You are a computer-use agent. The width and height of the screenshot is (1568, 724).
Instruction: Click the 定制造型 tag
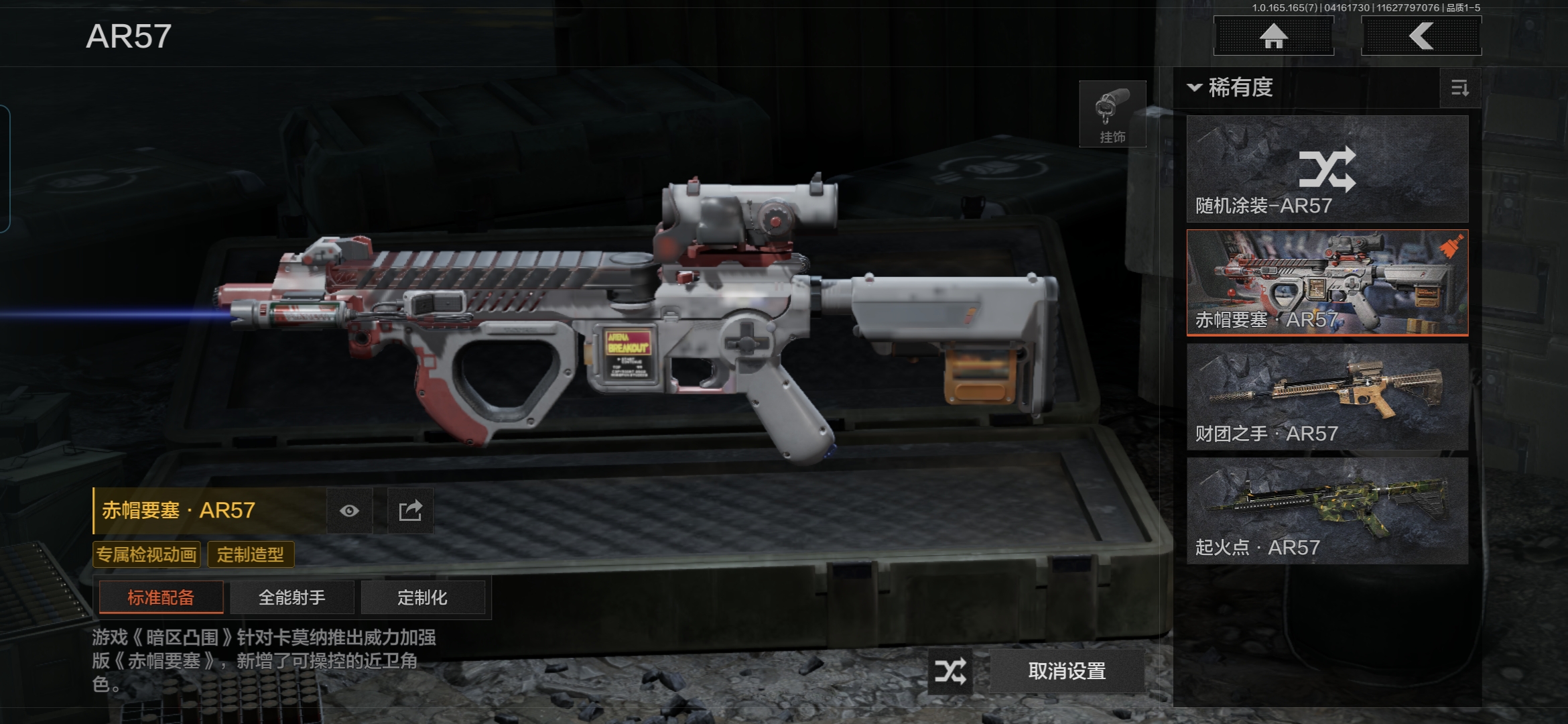pos(251,554)
